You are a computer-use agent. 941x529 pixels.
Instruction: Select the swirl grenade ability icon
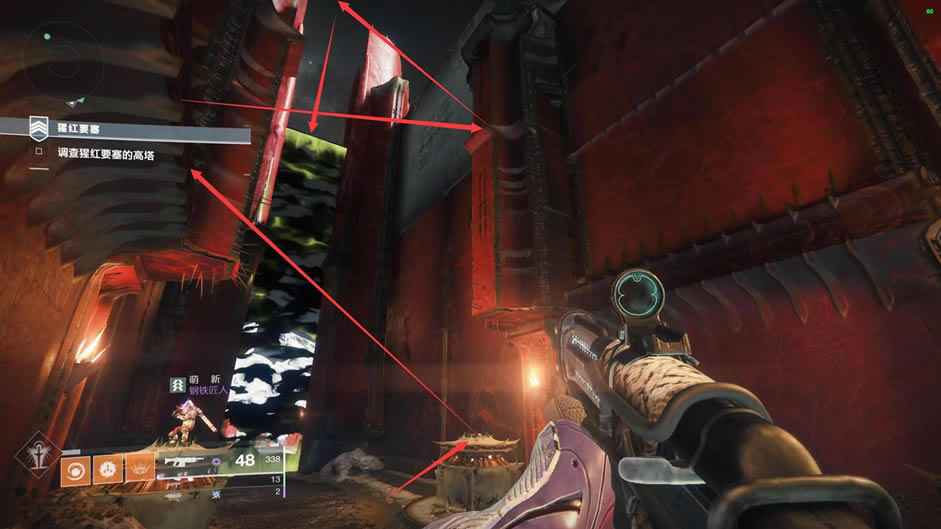tap(76, 468)
